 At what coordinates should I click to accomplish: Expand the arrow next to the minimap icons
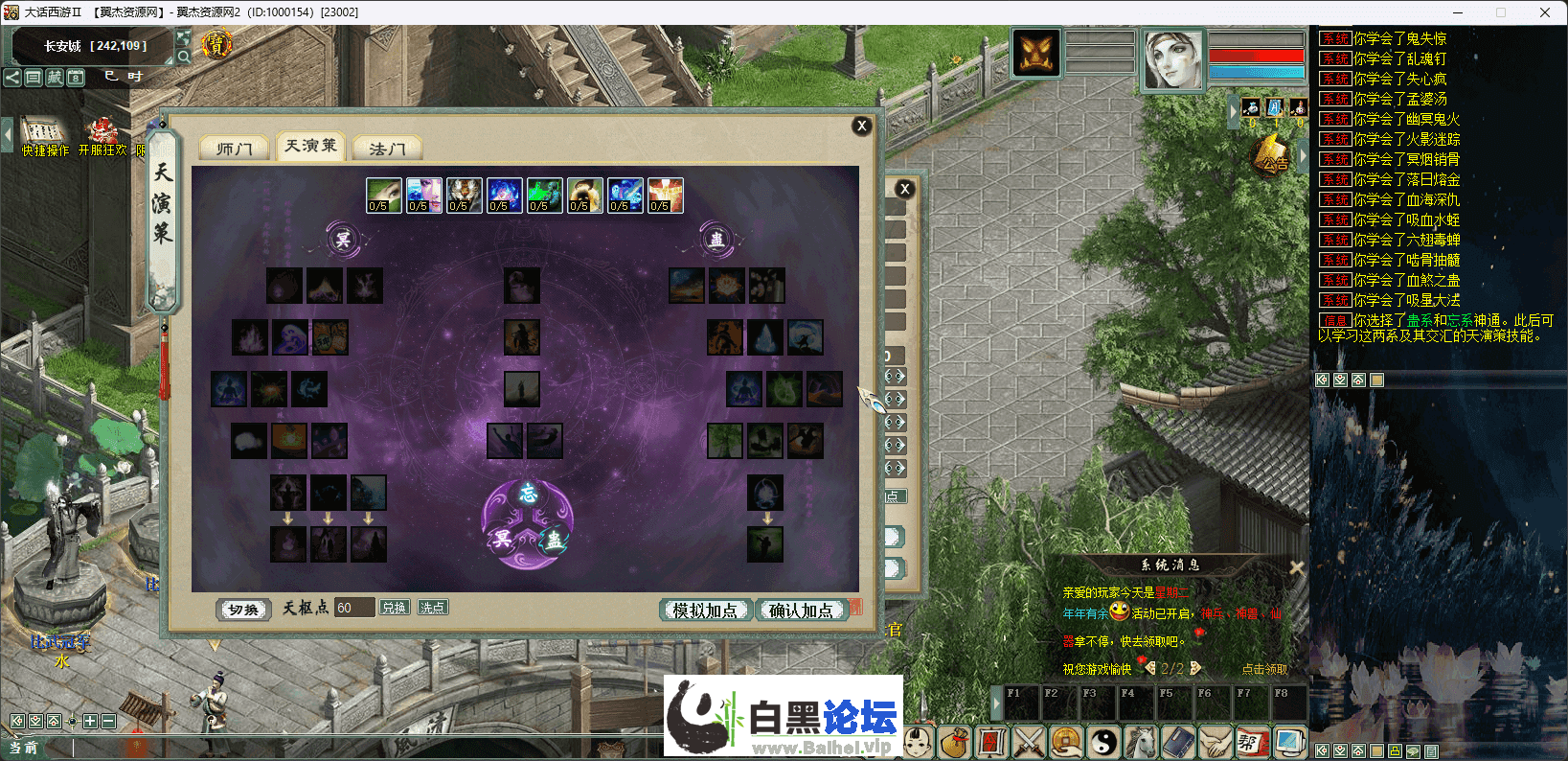pyautogui.click(x=1235, y=110)
